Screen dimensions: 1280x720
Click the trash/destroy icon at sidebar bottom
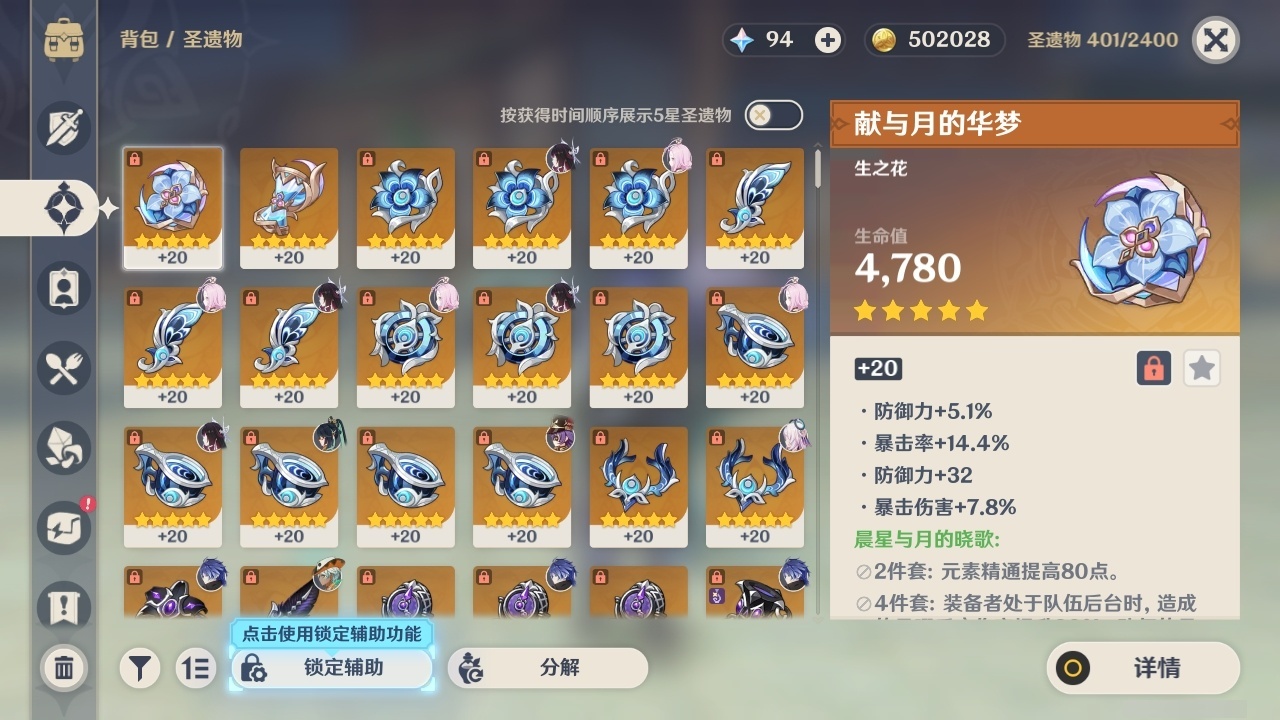[x=63, y=668]
